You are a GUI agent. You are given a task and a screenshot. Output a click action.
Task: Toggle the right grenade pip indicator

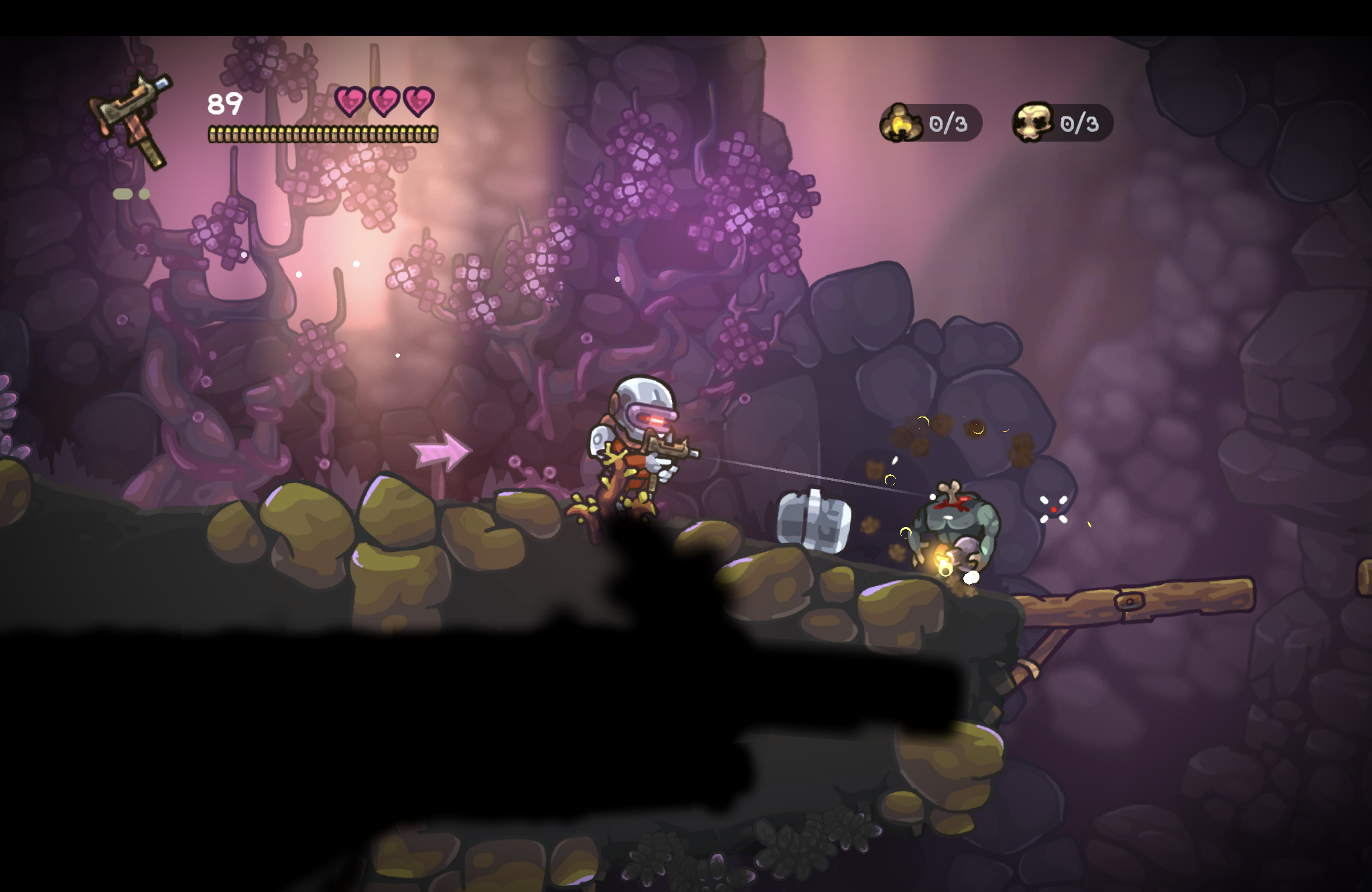(x=144, y=193)
